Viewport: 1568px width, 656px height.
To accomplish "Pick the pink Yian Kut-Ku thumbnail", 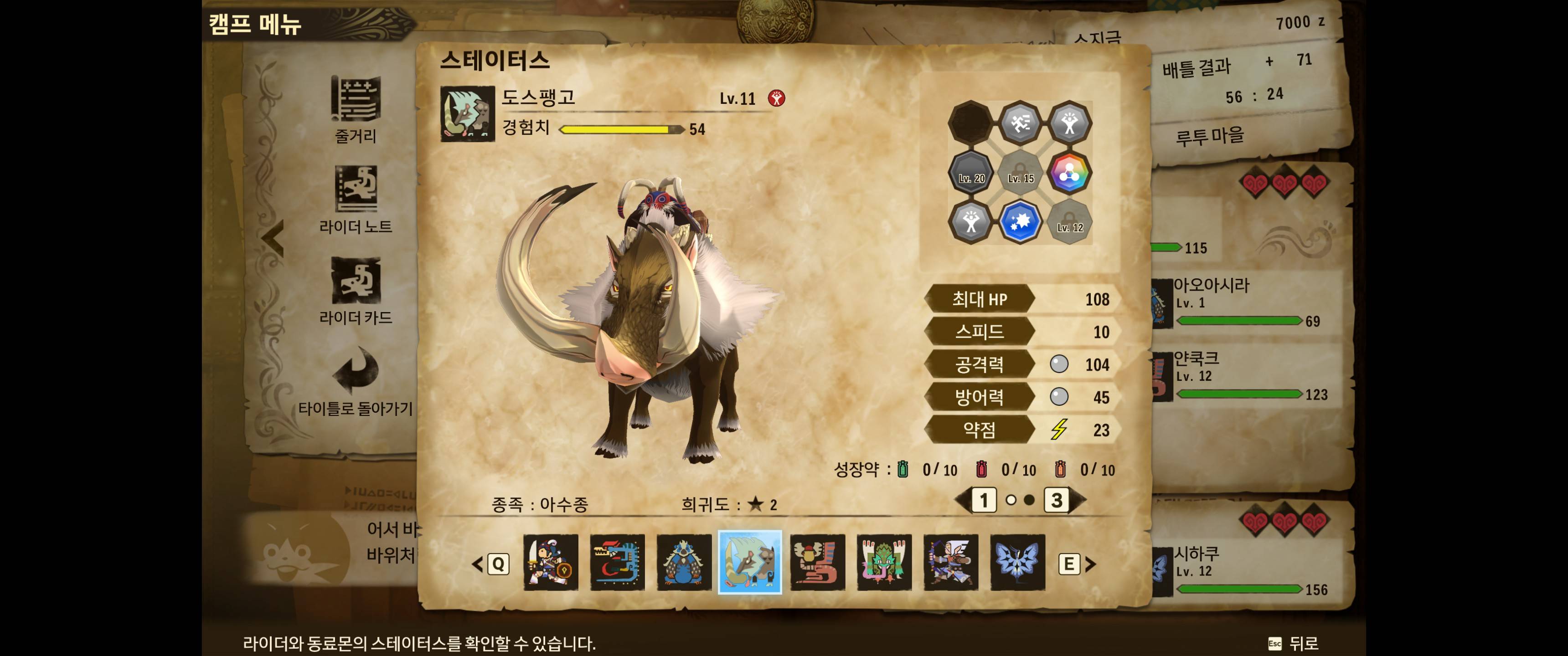I will click(817, 562).
